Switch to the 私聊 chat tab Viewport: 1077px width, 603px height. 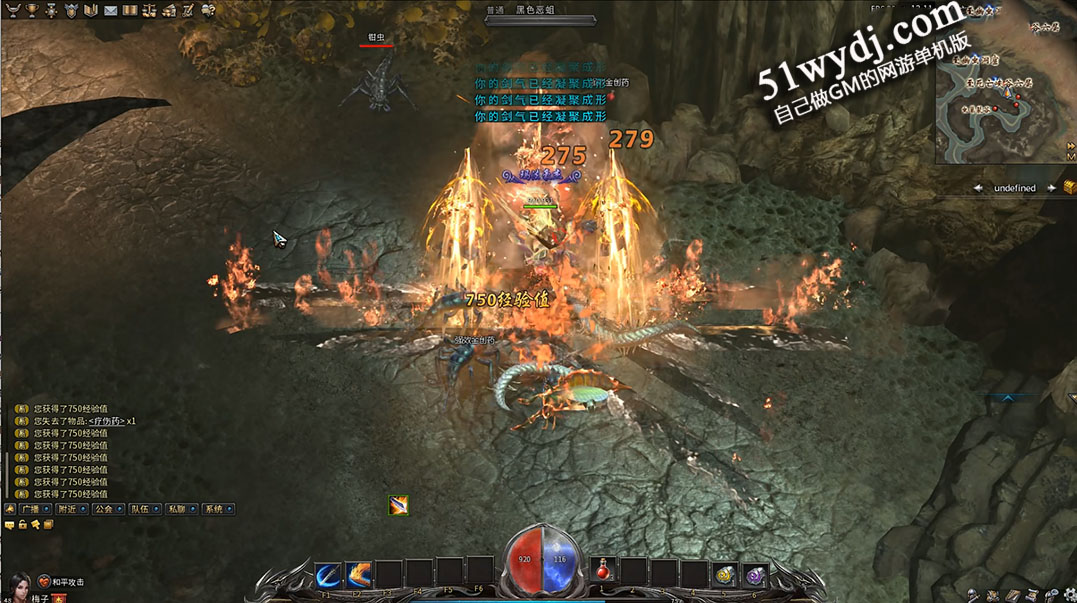click(x=176, y=509)
